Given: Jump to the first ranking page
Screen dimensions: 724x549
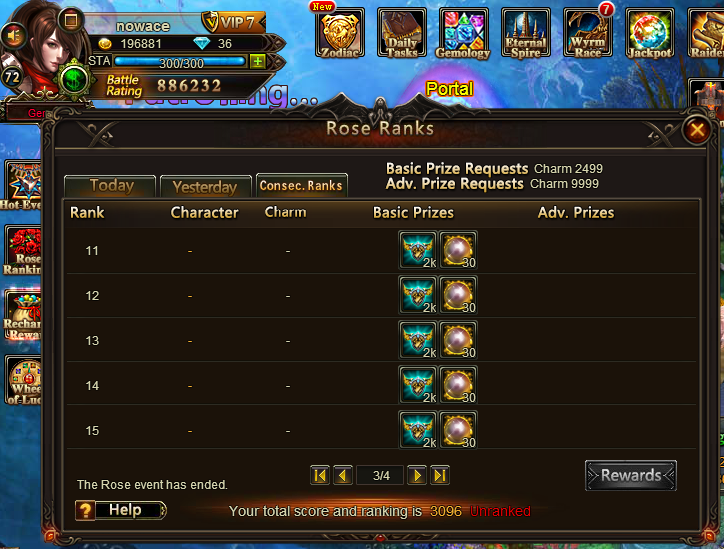Looking at the screenshot, I should [x=320, y=475].
